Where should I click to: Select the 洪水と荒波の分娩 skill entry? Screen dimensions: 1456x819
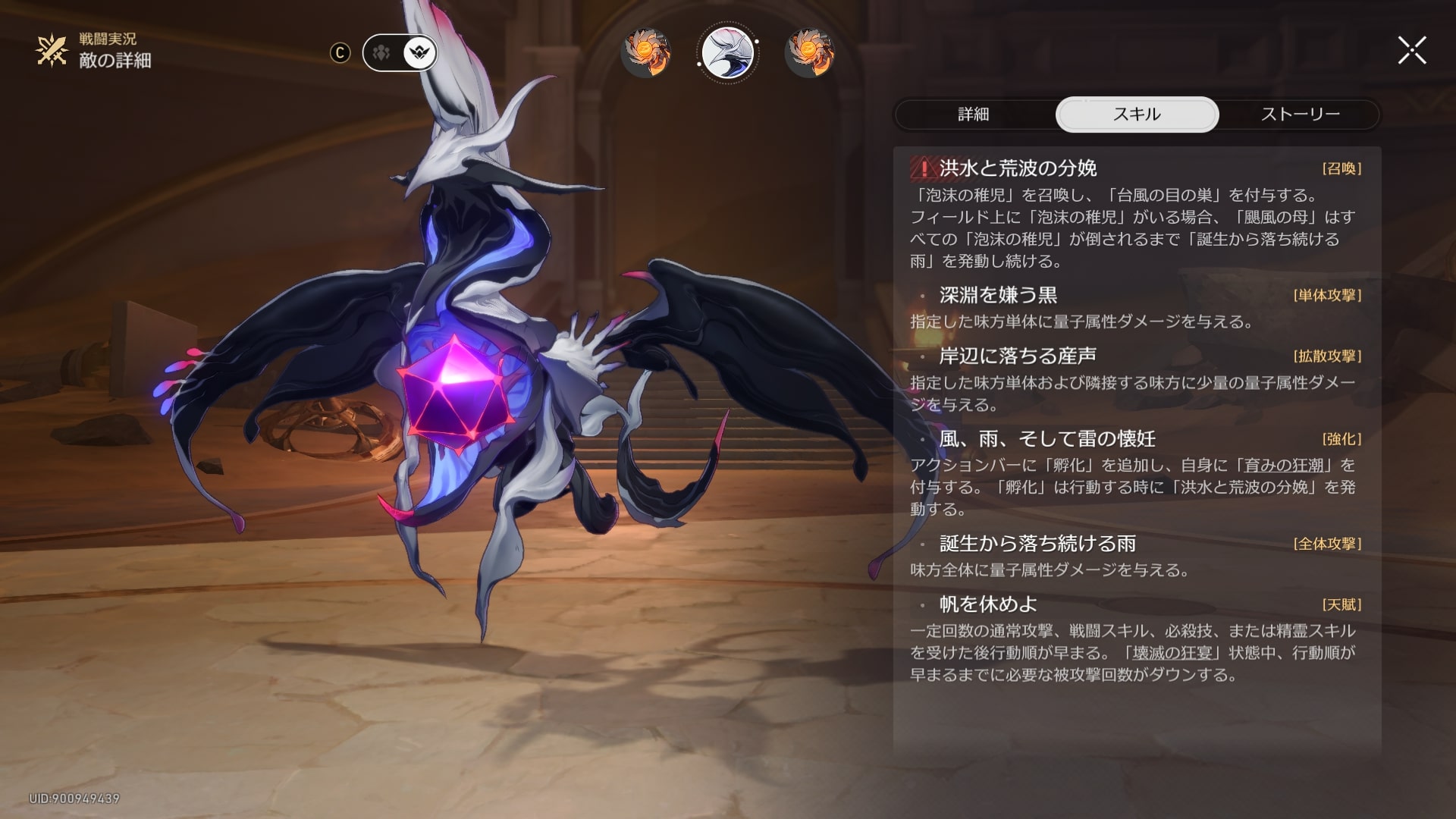point(1018,168)
